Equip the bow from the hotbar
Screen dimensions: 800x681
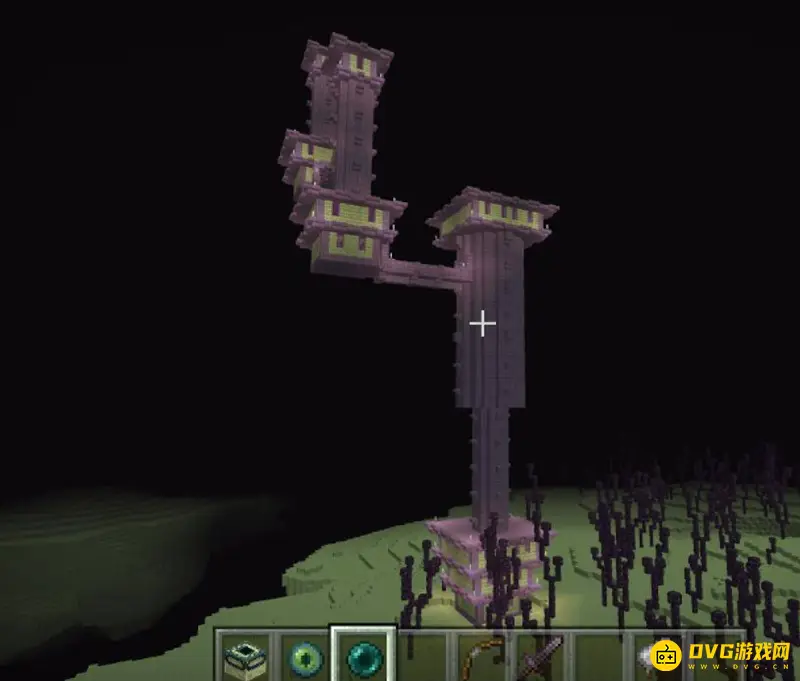coord(483,658)
